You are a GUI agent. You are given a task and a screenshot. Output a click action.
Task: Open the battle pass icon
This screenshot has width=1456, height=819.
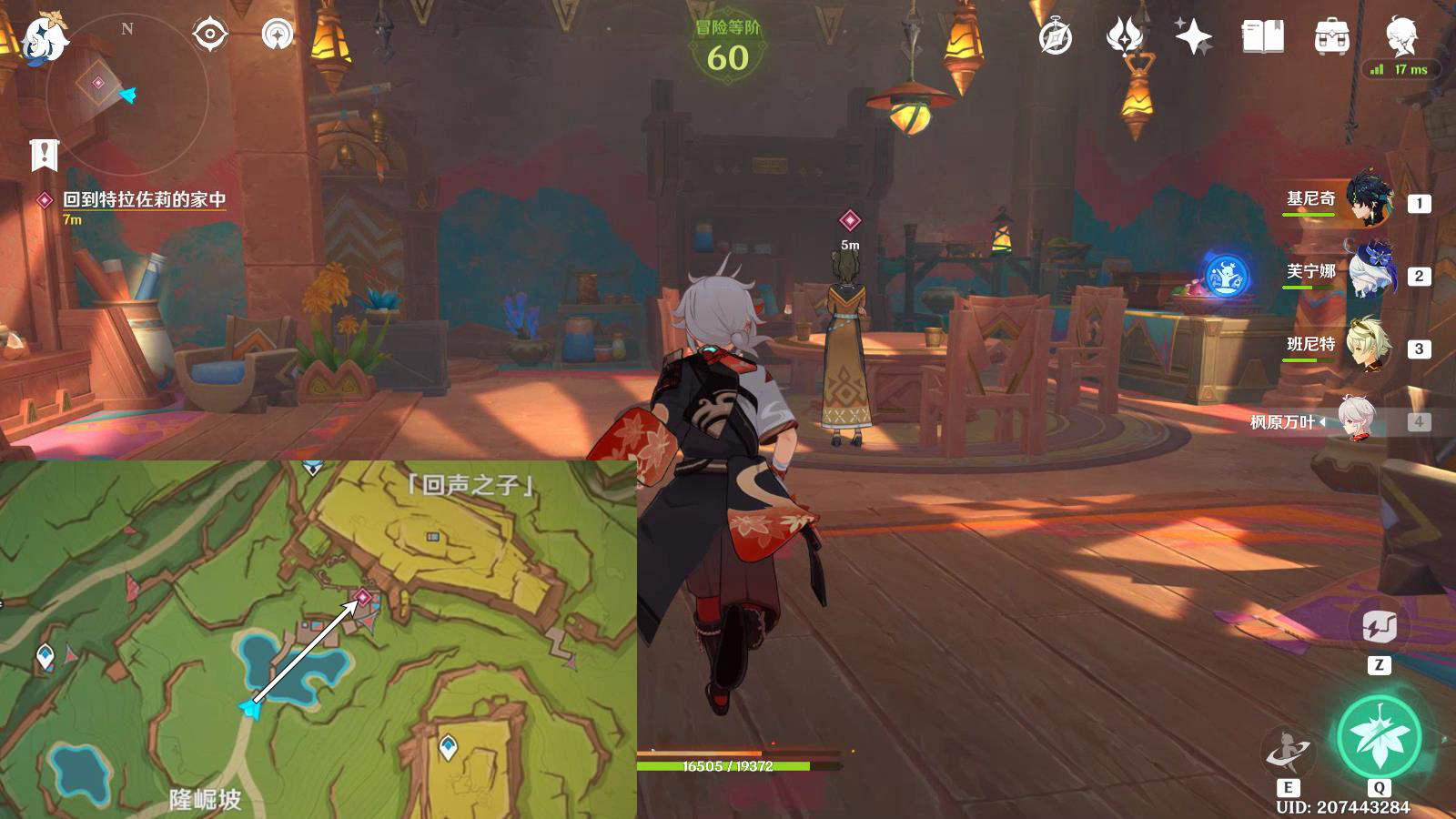[1125, 37]
